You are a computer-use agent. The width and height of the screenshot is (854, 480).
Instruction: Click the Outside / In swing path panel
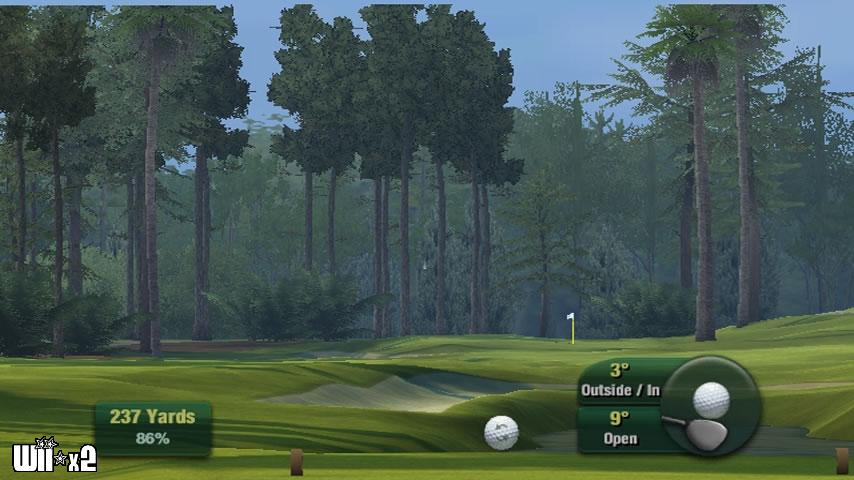click(620, 380)
